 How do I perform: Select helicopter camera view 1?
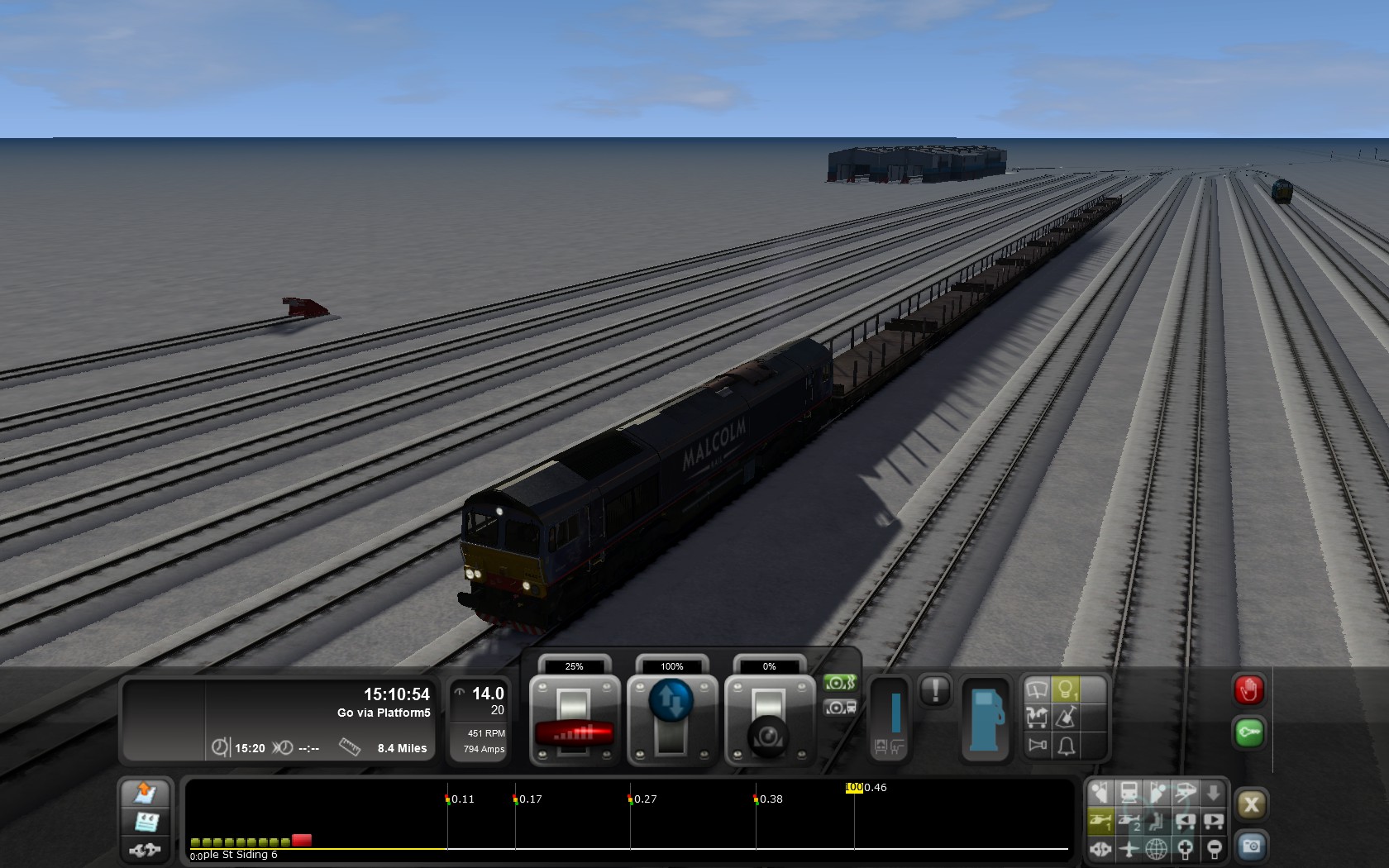(1100, 821)
